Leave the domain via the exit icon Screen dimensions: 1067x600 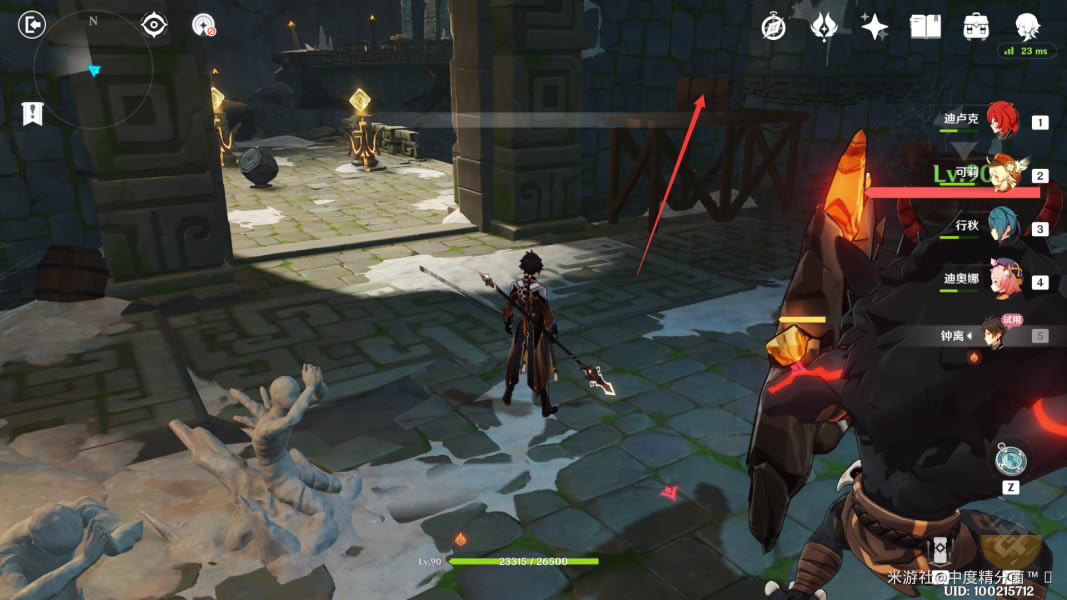point(32,24)
